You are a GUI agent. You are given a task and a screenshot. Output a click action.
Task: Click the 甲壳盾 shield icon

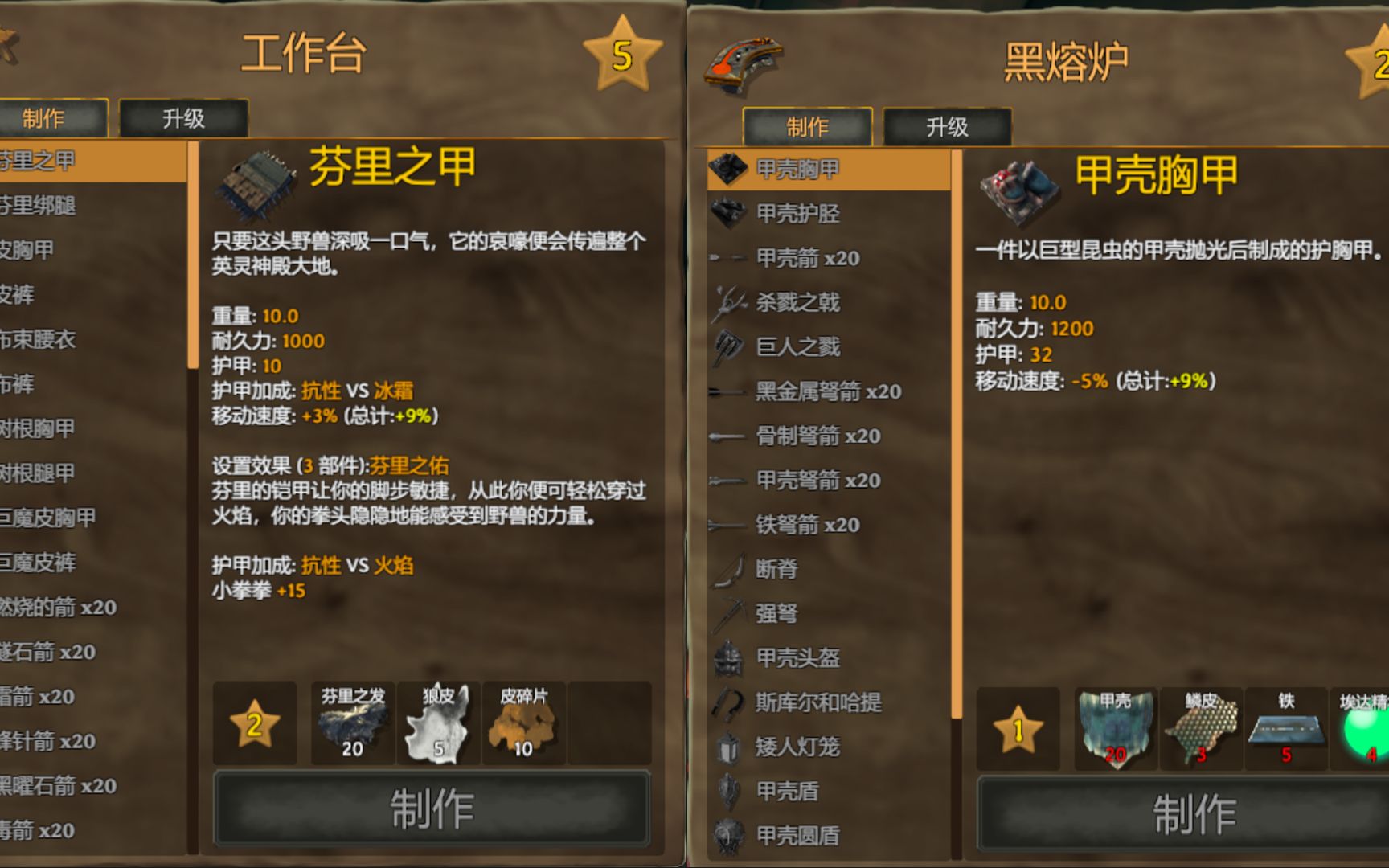tap(728, 792)
